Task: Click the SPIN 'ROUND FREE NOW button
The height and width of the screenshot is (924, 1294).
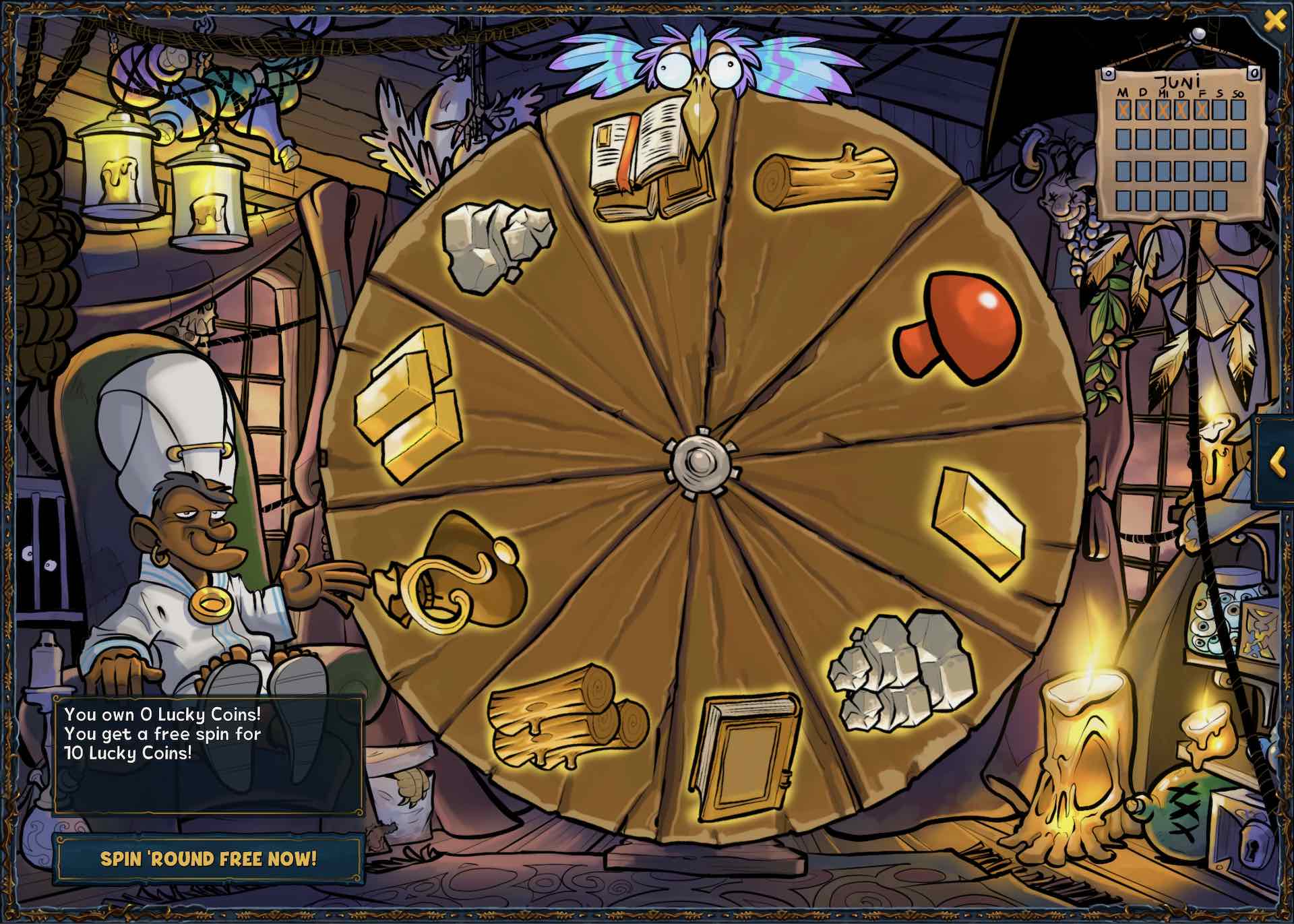Action: pos(209,859)
